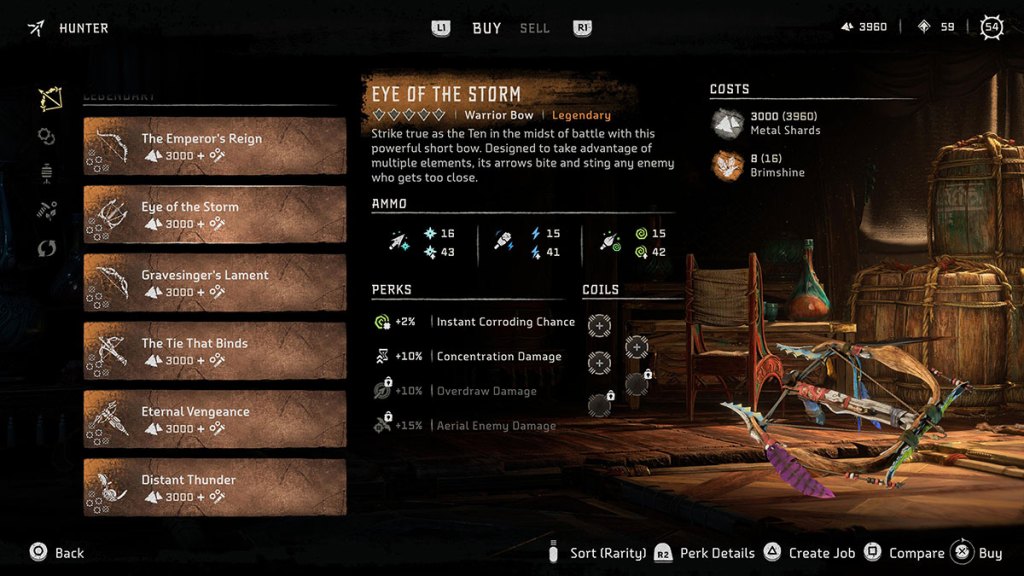Pick The Tie That Binds weapon
The image size is (1024, 576).
tap(214, 350)
